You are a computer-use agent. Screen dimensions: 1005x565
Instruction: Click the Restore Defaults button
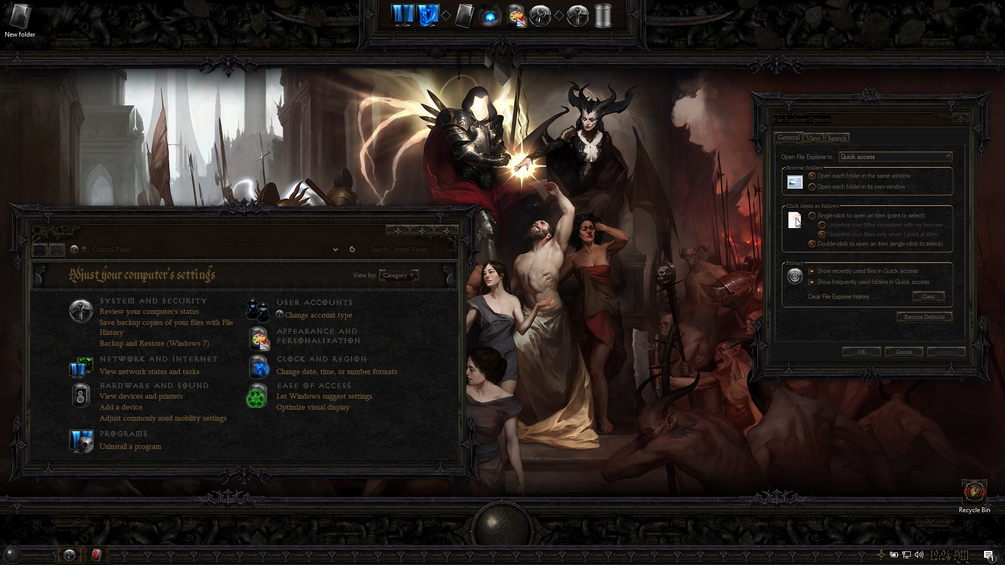click(923, 317)
